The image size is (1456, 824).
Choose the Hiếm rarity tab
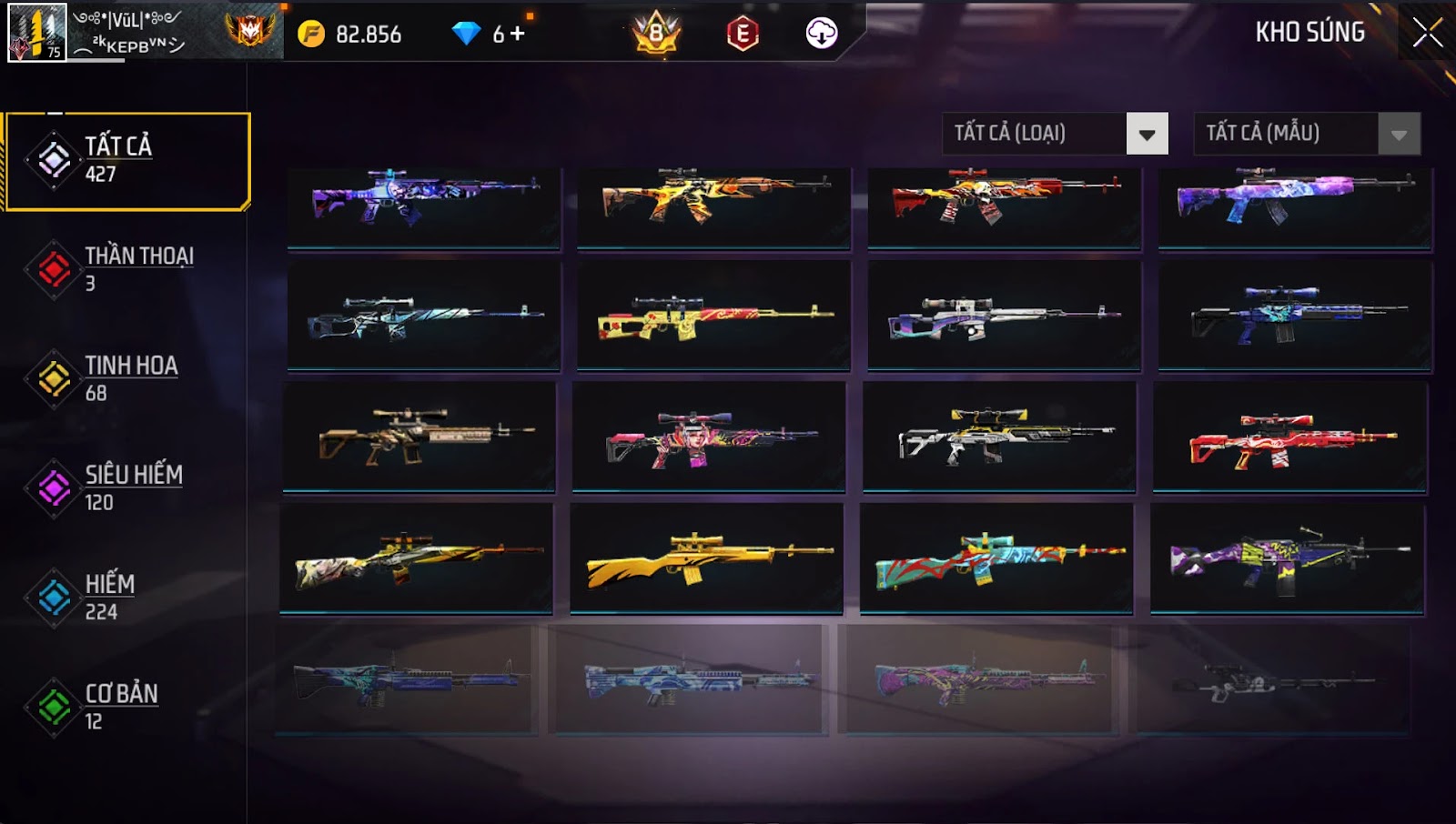coord(127,597)
